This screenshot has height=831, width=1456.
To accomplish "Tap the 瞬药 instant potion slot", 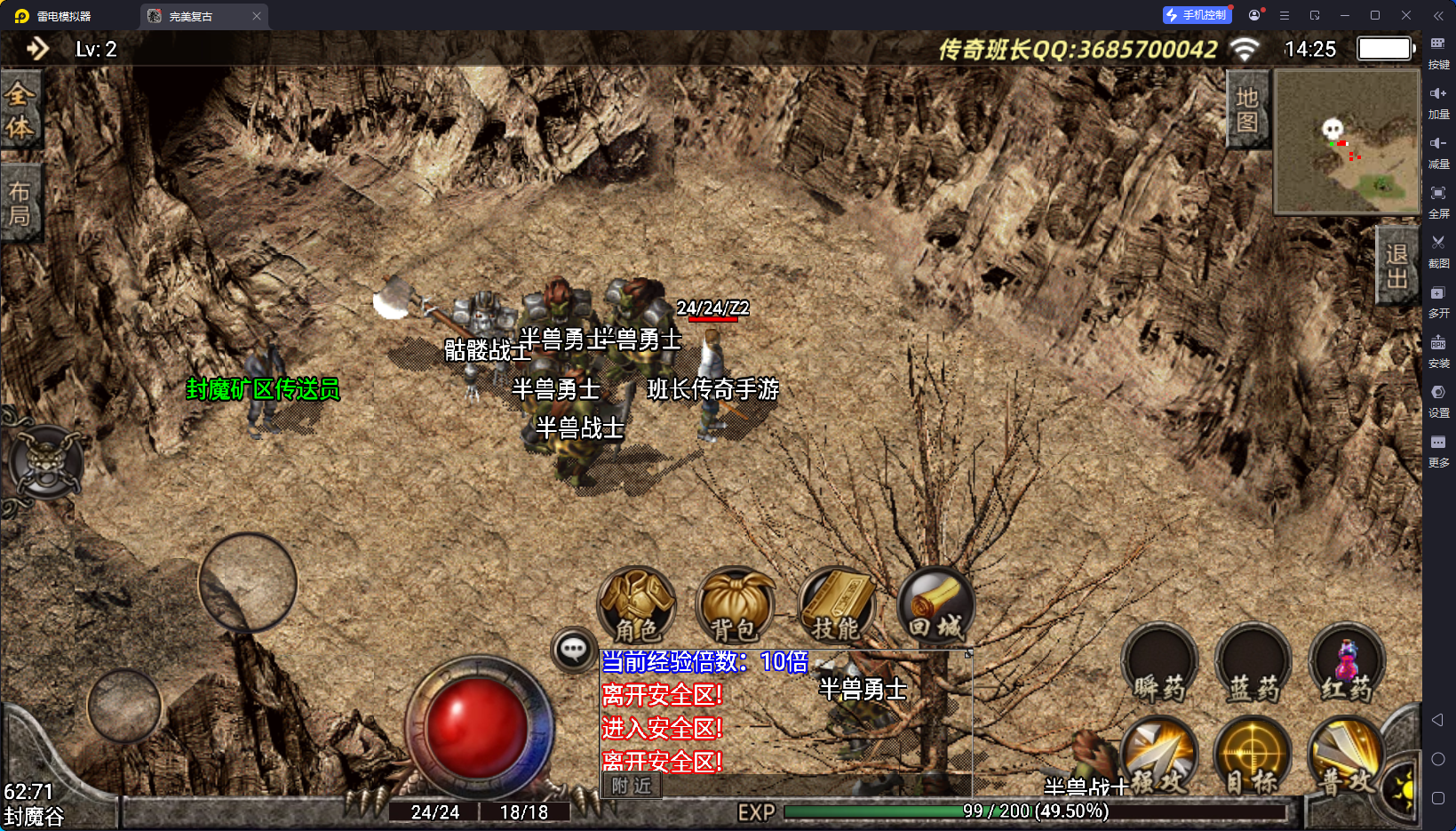I will (x=1159, y=665).
